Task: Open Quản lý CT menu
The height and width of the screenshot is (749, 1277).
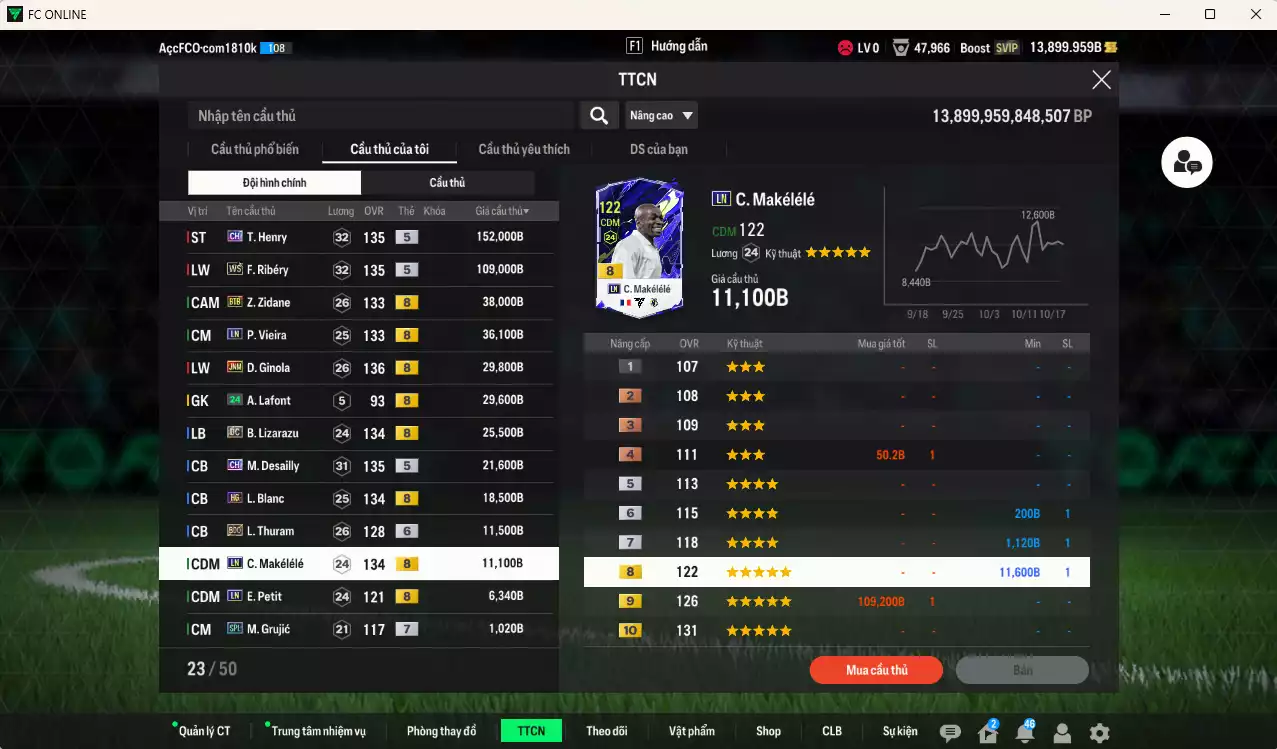Action: [204, 731]
